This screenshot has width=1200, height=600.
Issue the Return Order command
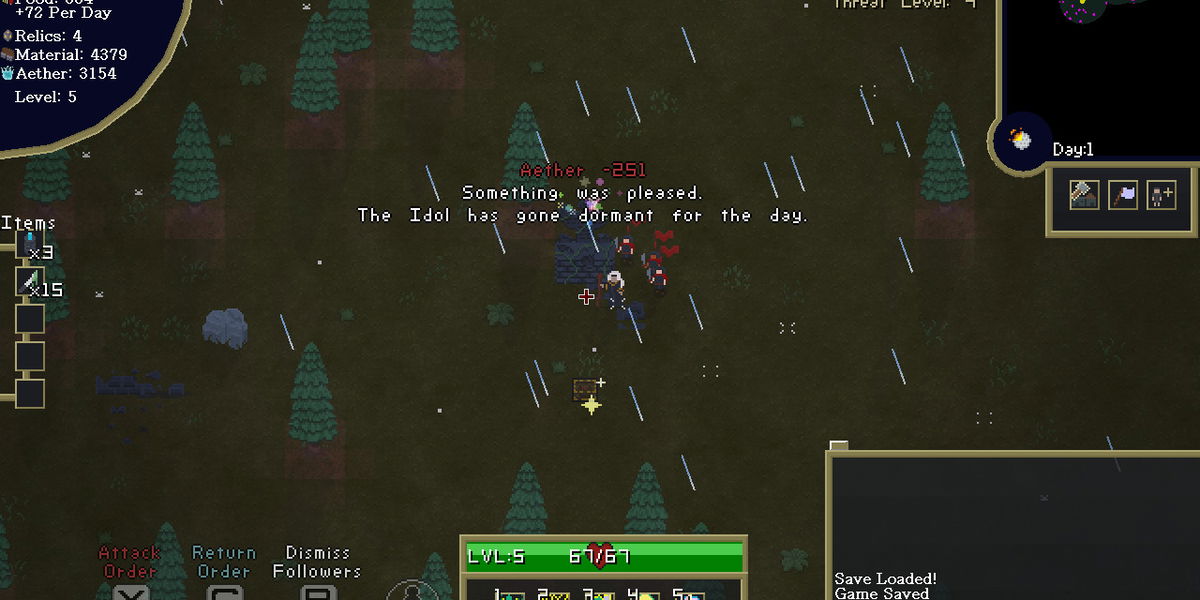coord(224,563)
